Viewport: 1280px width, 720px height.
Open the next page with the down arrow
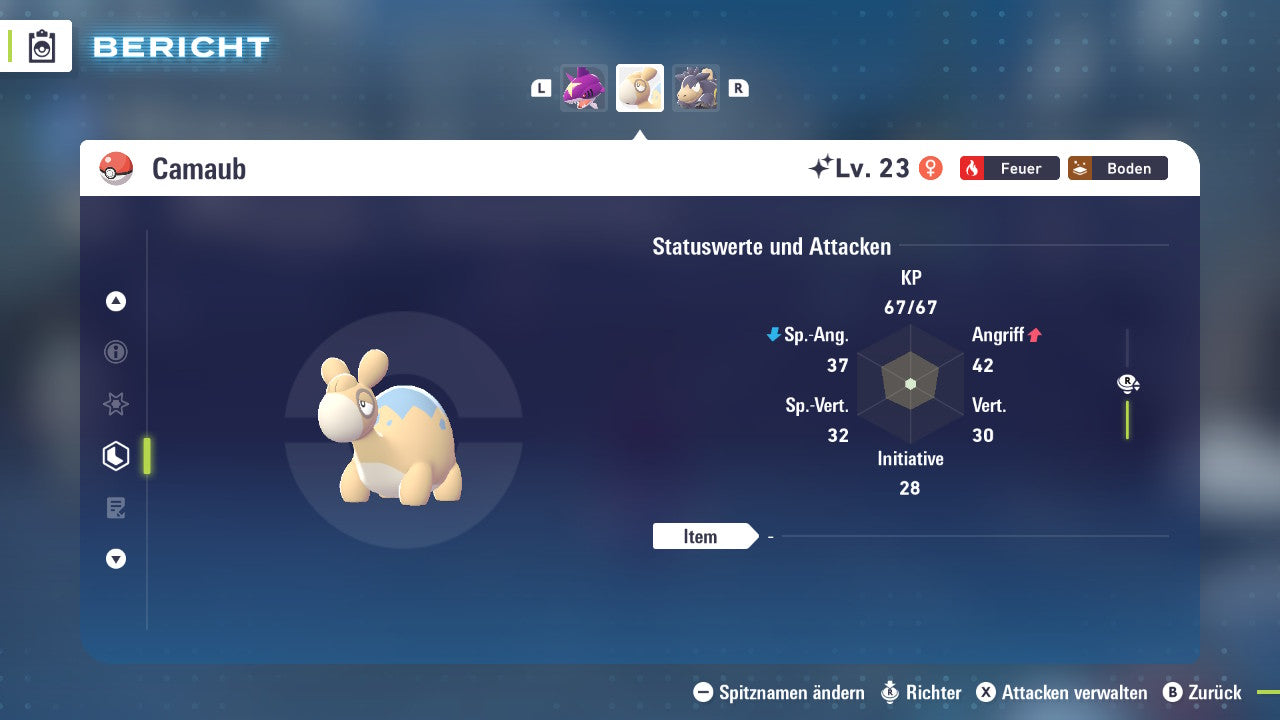tap(115, 559)
